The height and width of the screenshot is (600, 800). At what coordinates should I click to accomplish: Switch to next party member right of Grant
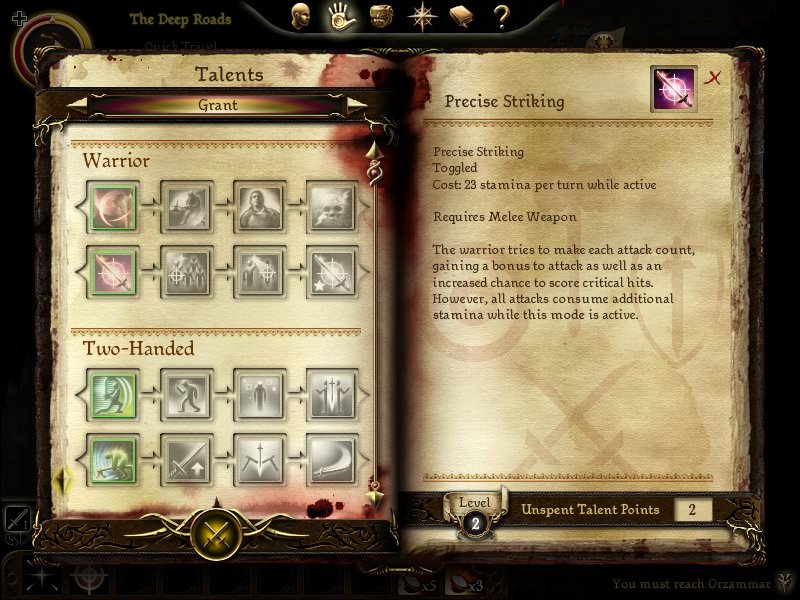[x=355, y=104]
